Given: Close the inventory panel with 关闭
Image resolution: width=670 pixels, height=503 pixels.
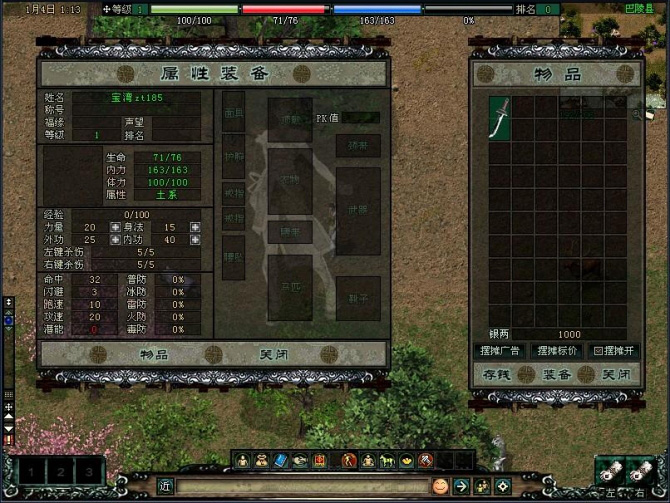Looking at the screenshot, I should [615, 373].
